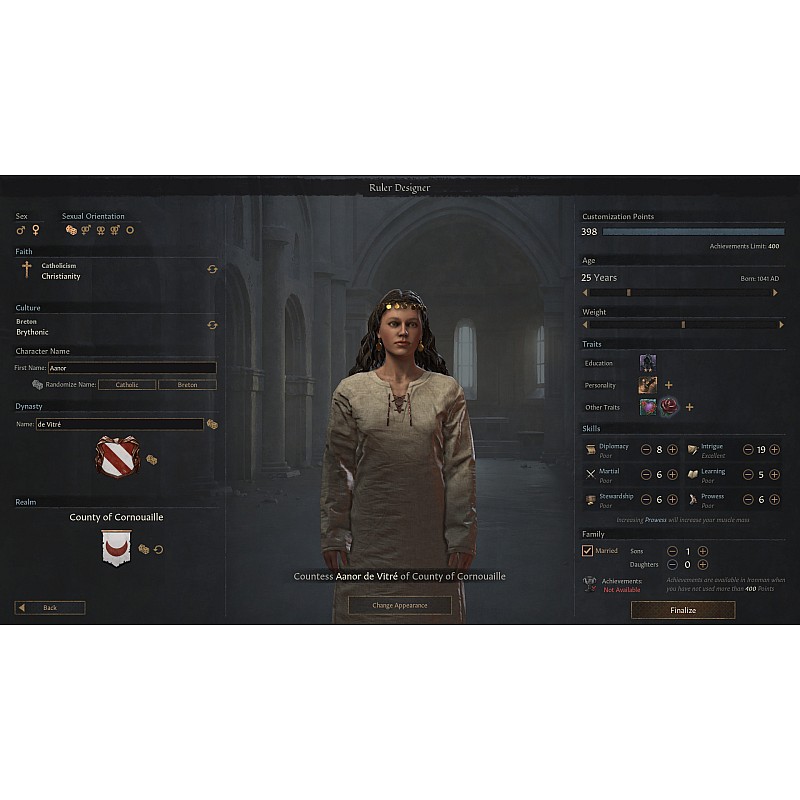Viewport: 800px width, 800px height.
Task: Decrease the Intrigue skill
Action: (x=747, y=450)
